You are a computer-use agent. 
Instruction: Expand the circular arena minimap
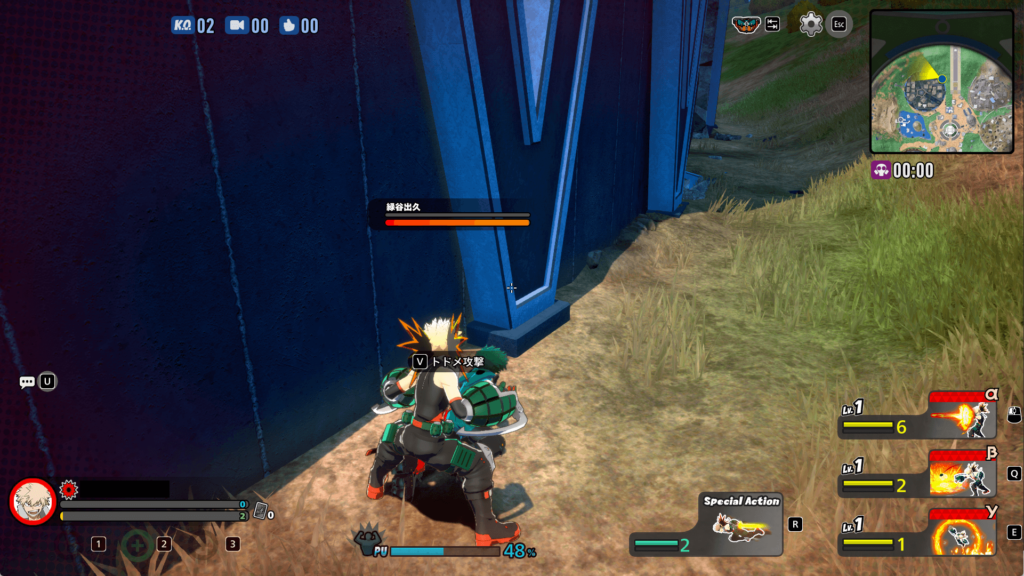pos(941,81)
